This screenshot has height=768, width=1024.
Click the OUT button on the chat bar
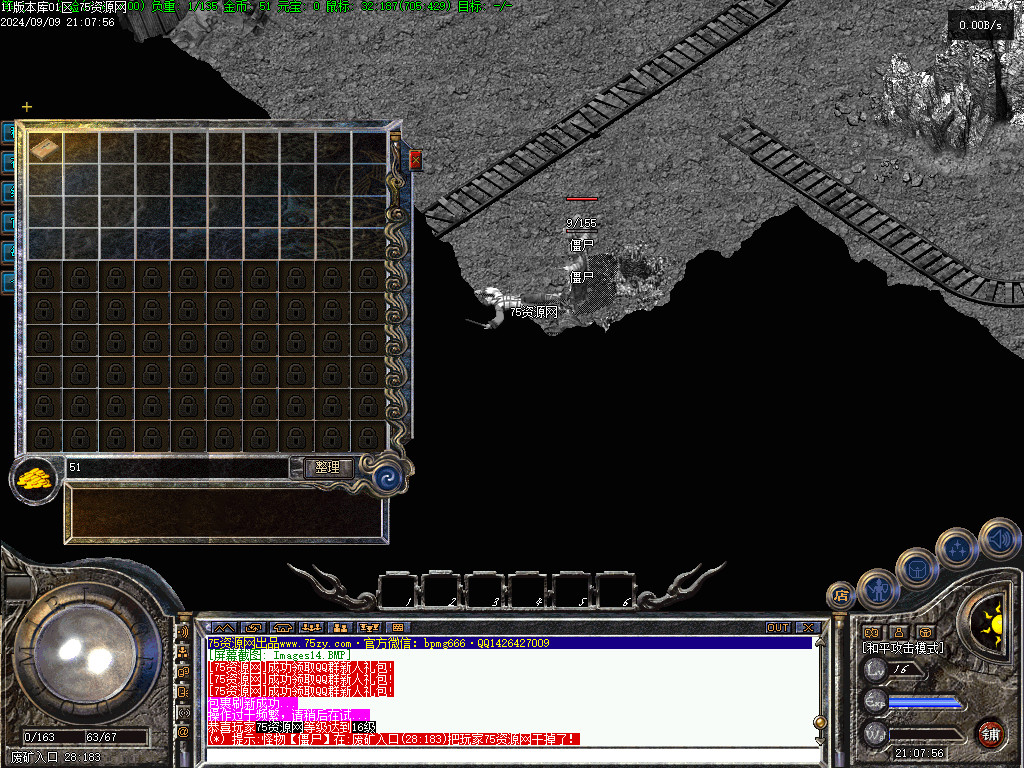[778, 628]
